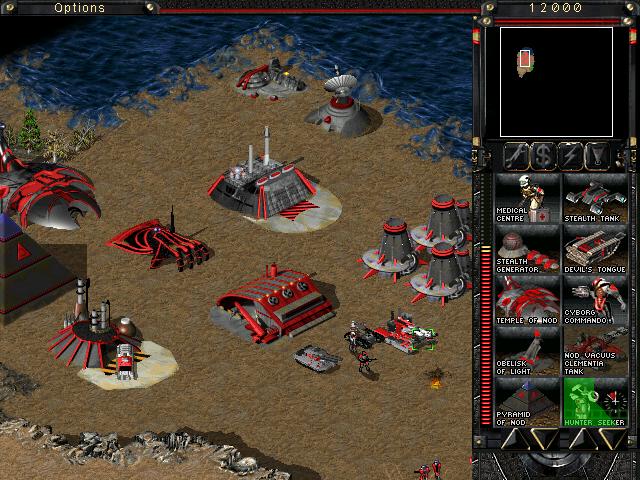640x480 pixels.
Task: Activate the wrench repair mode button
Action: [x=516, y=155]
